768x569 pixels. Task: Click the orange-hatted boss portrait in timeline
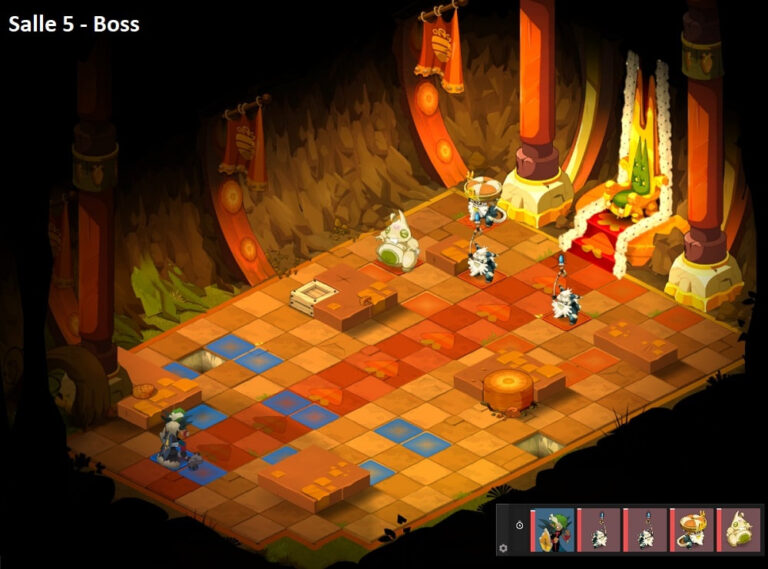691,529
